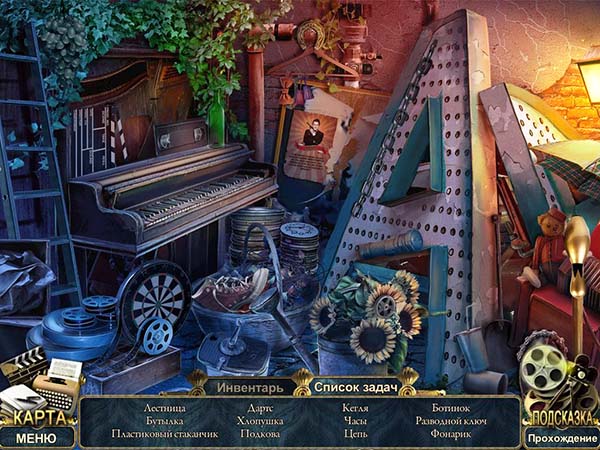600x450 pixels.
Task: Select the Пластиковый стаканчик list entry
Action: pyautogui.click(x=165, y=434)
